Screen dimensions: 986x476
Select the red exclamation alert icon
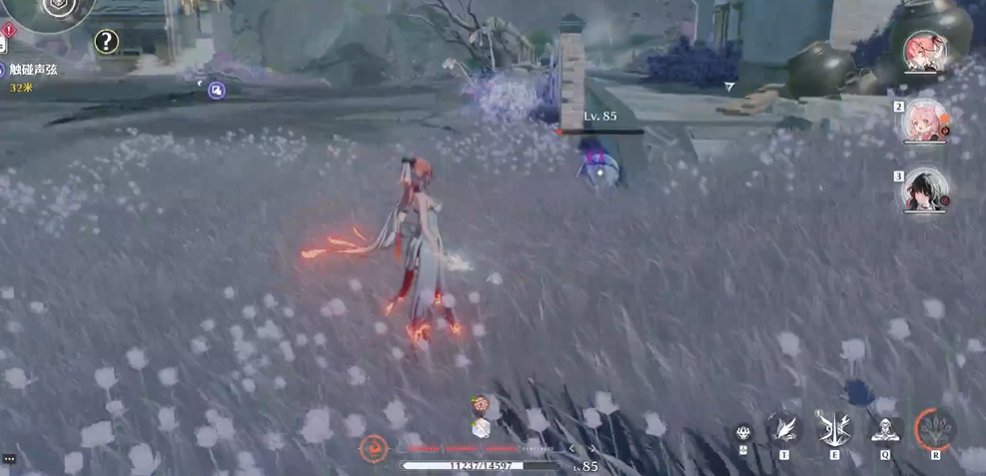(x=8, y=31)
